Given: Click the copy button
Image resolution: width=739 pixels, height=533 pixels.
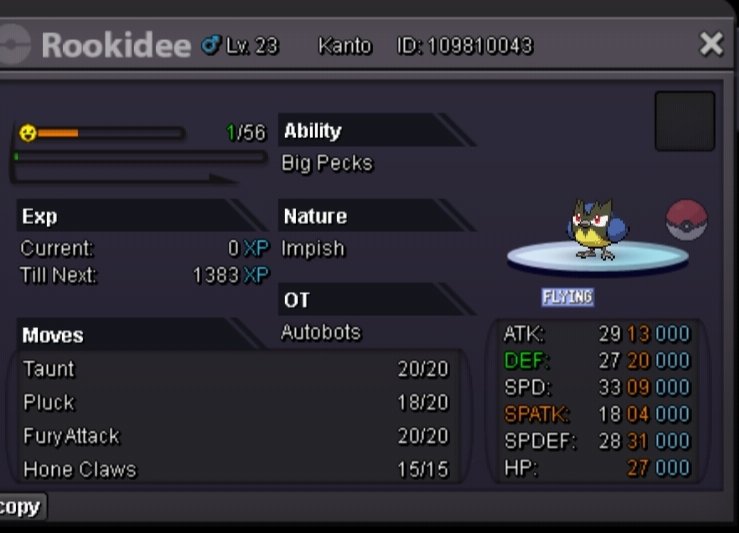Looking at the screenshot, I should click(20, 507).
